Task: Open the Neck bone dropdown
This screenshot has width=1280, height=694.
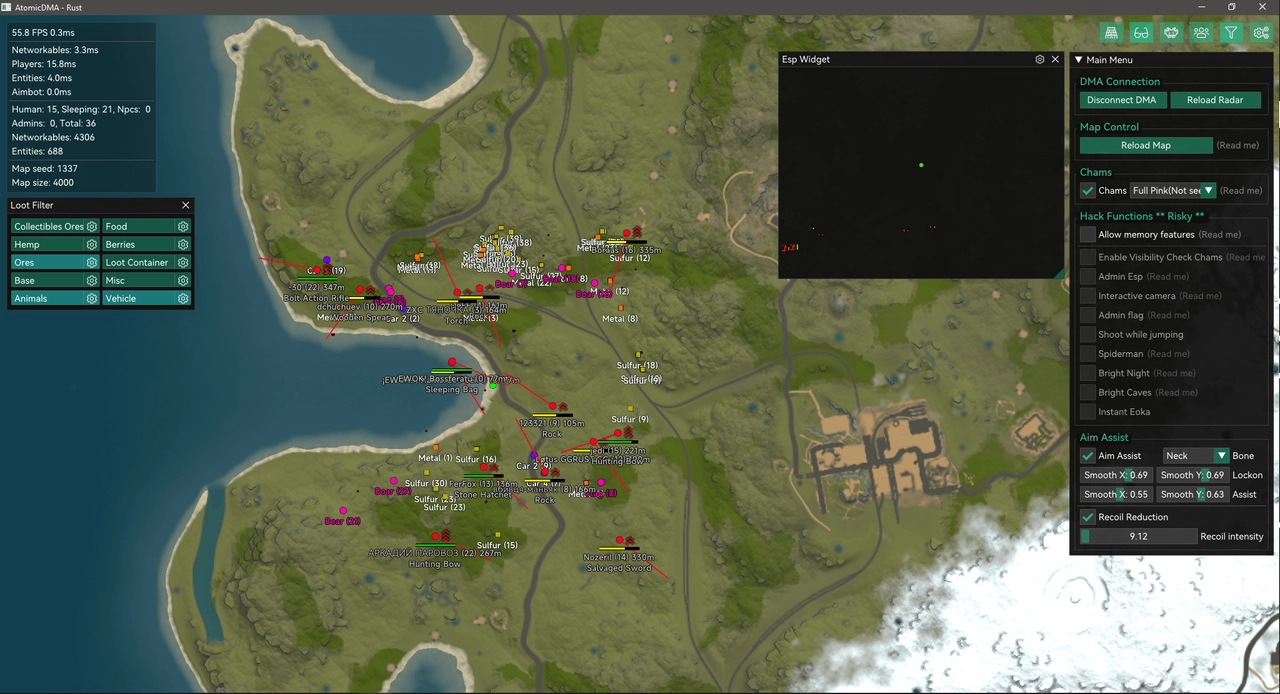Action: [x=1195, y=455]
